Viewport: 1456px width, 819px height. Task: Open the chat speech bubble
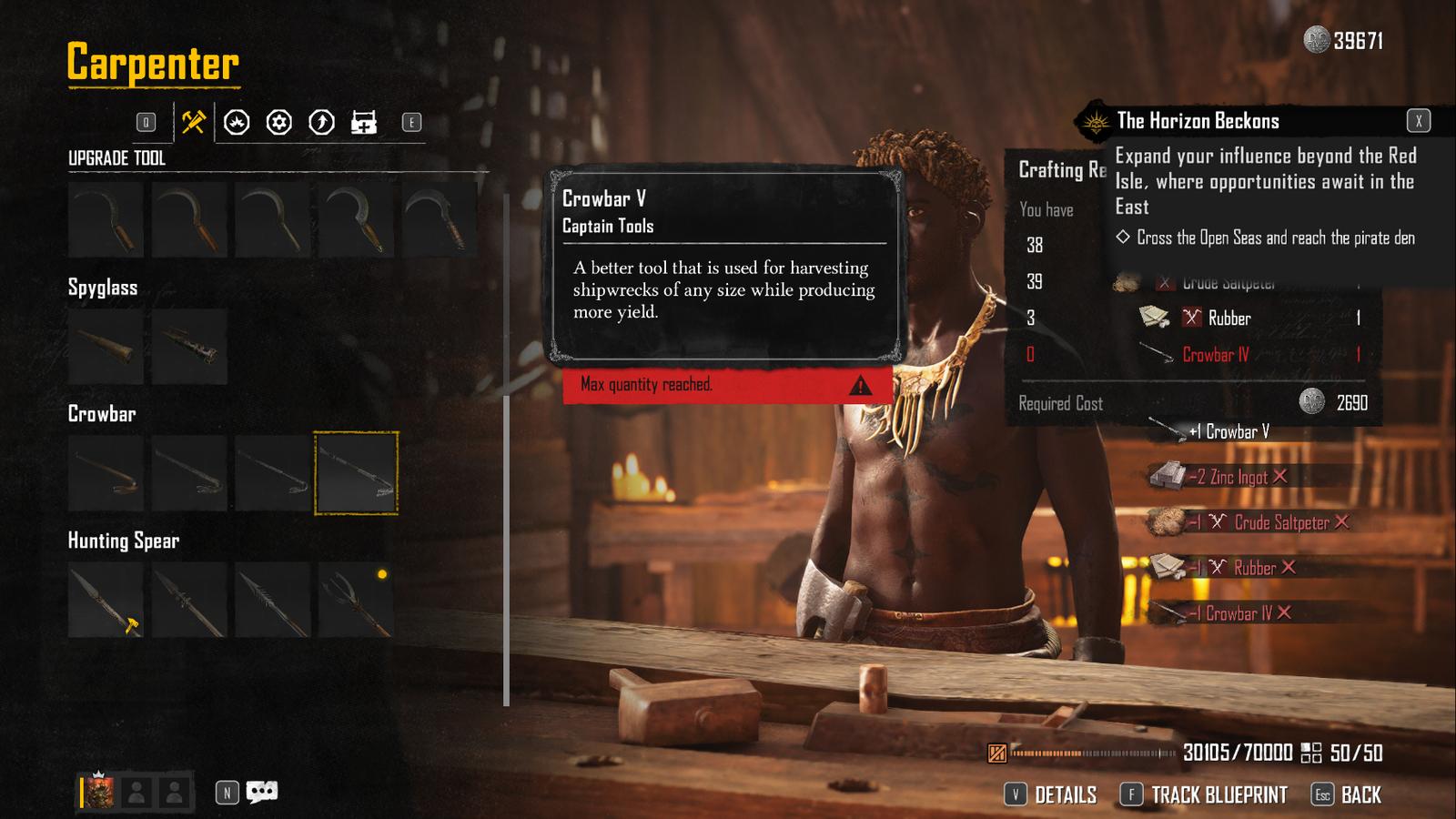click(x=262, y=792)
